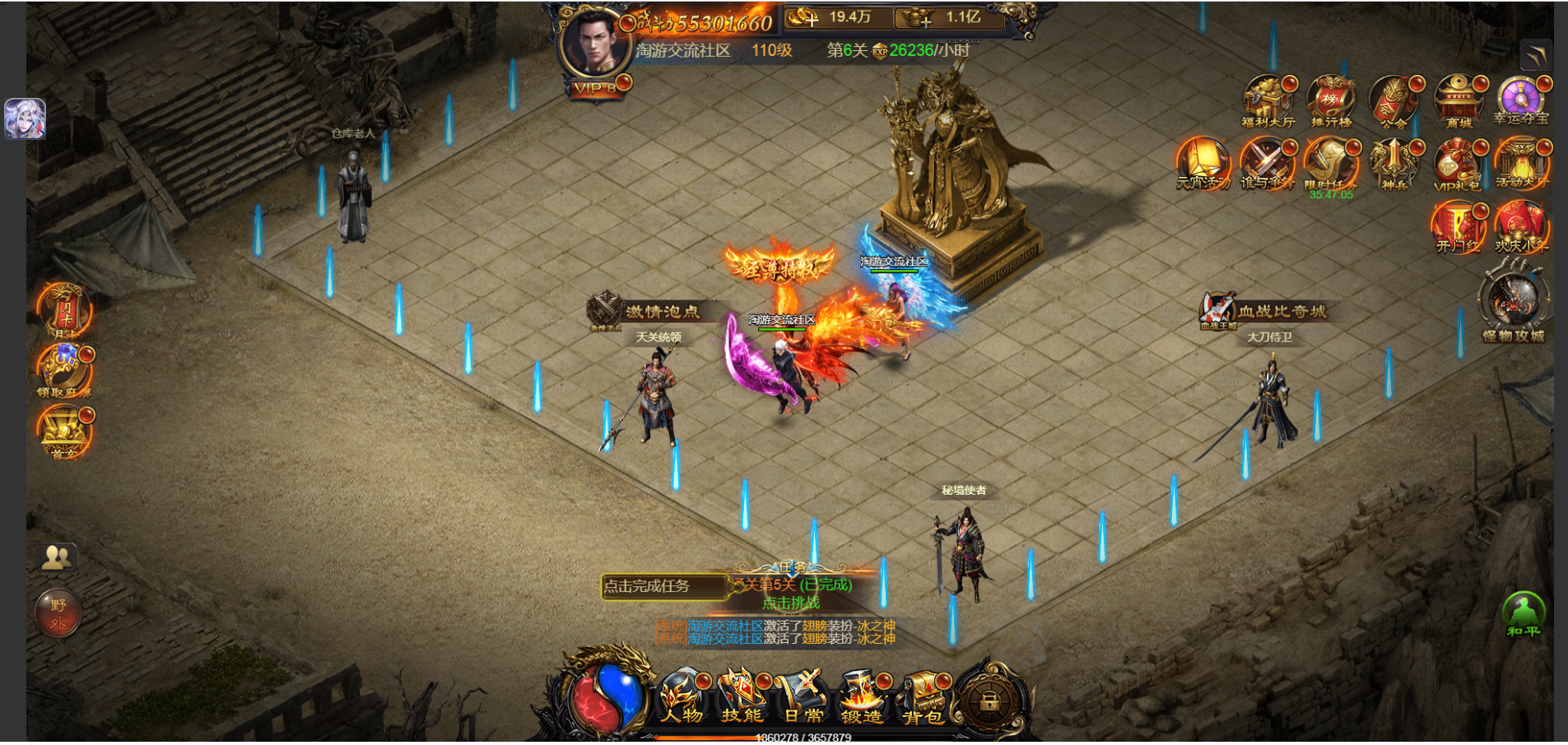This screenshot has height=745, width=1568.
Task: Toggle the 和平 peace attack mode
Action: pos(1524,615)
